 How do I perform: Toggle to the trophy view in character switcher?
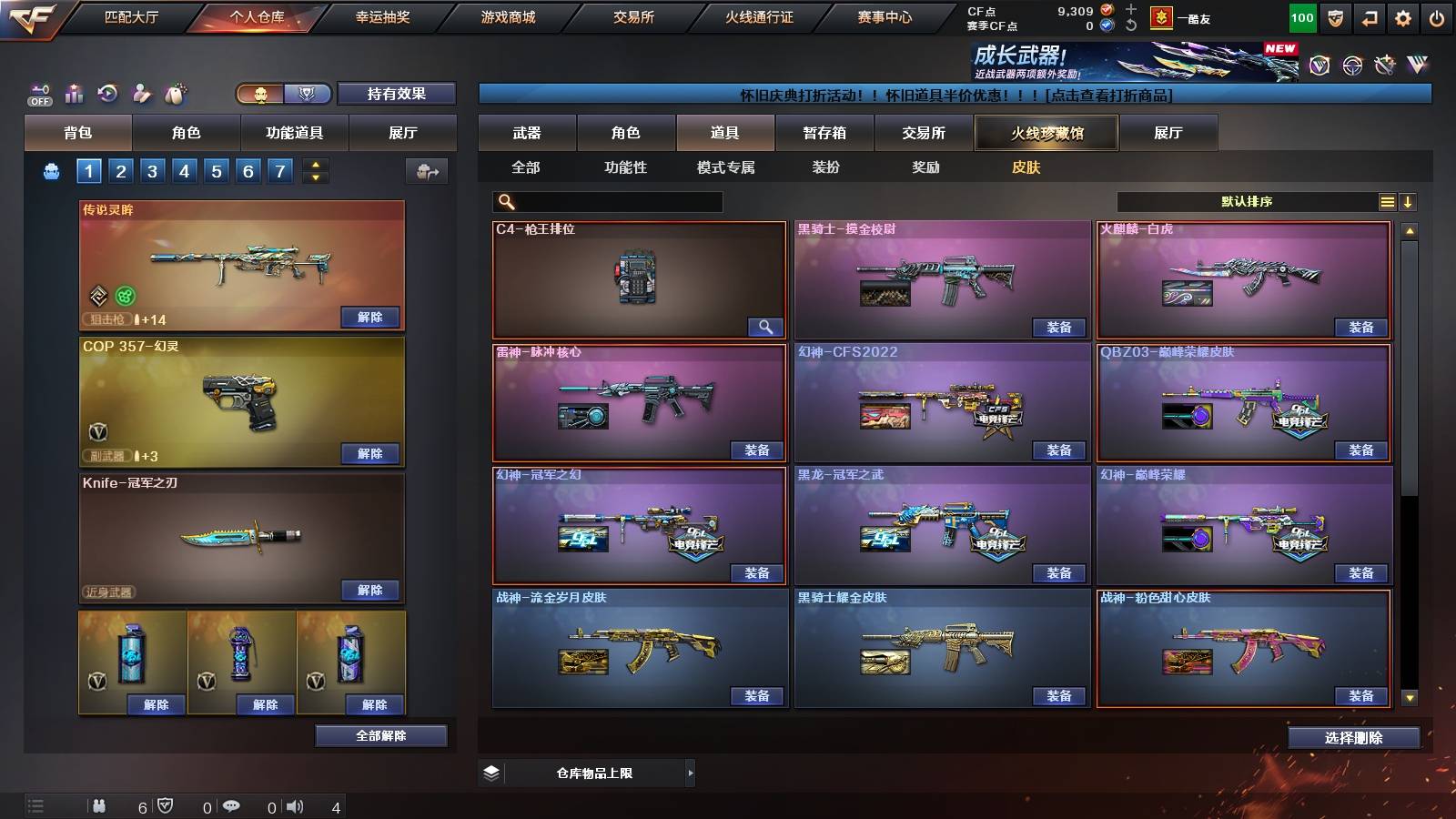[306, 94]
